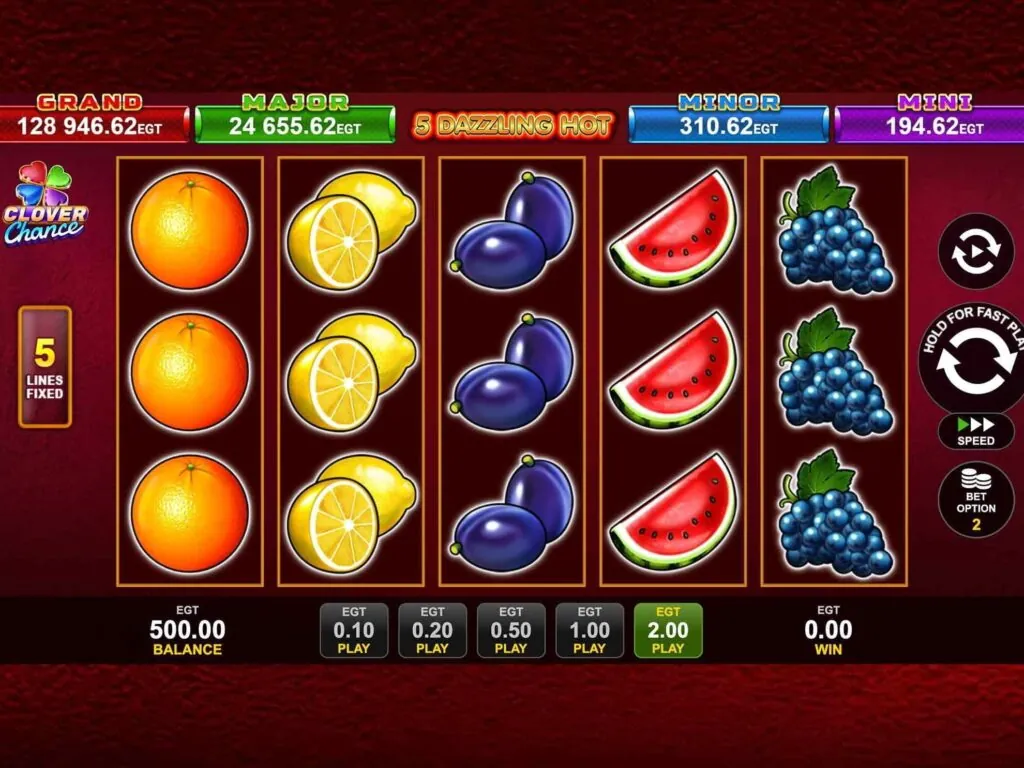The image size is (1024, 768).
Task: Play with the 0.10 EGT bet
Action: (x=353, y=631)
